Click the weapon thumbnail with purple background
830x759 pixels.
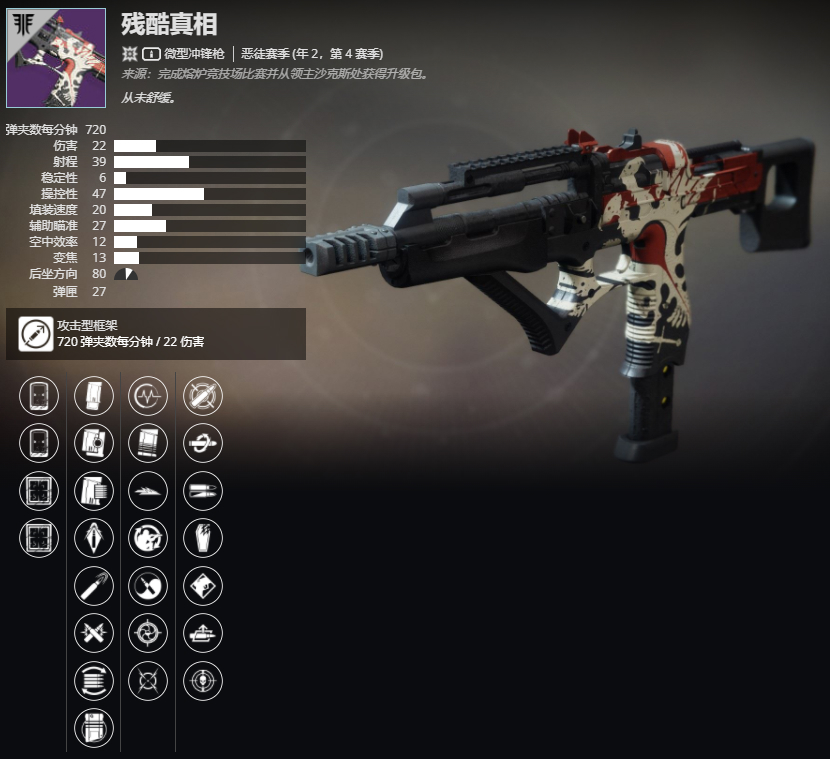[56, 58]
